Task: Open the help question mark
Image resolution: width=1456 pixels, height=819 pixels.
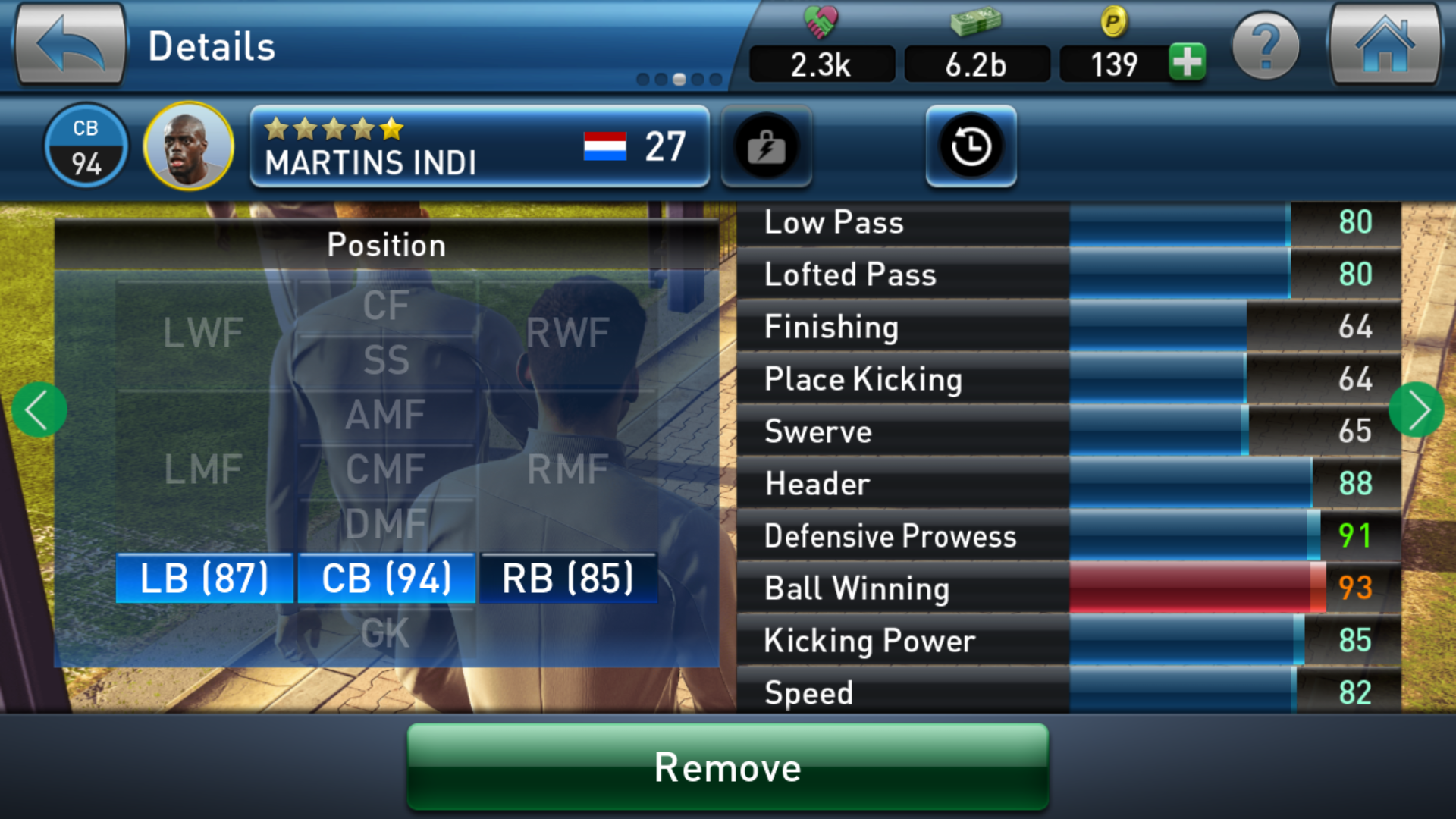Action: pos(1265,47)
